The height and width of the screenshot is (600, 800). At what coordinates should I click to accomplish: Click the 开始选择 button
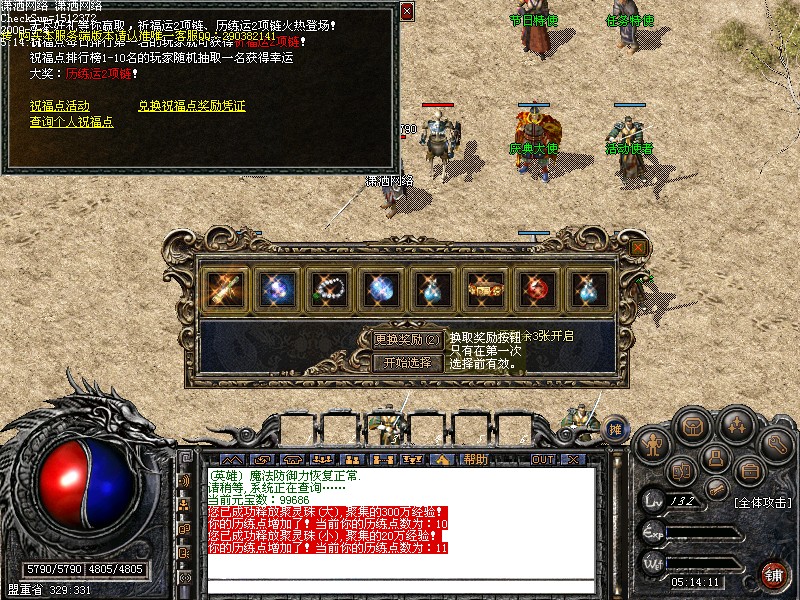[407, 362]
